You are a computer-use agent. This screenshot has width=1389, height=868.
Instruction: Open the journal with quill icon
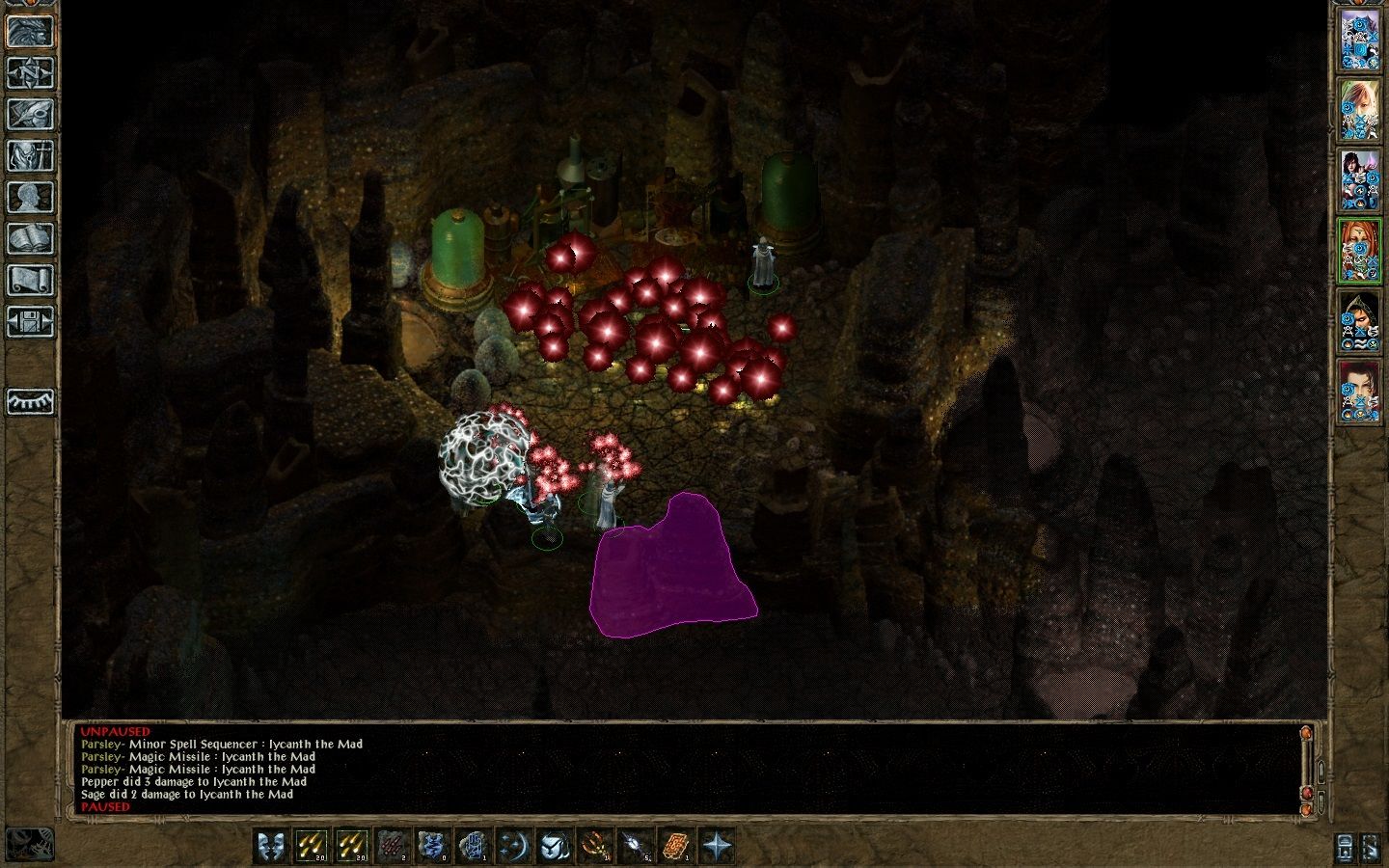(30, 114)
